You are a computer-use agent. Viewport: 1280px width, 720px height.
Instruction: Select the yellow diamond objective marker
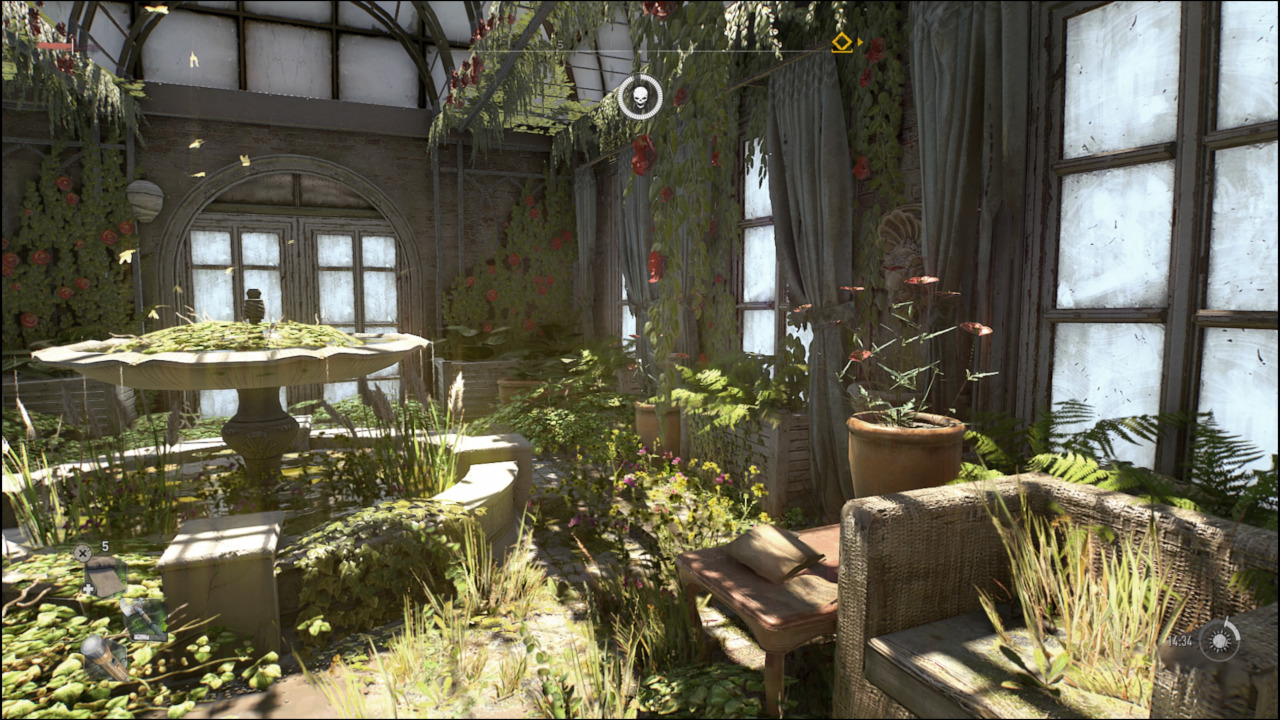[x=842, y=42]
